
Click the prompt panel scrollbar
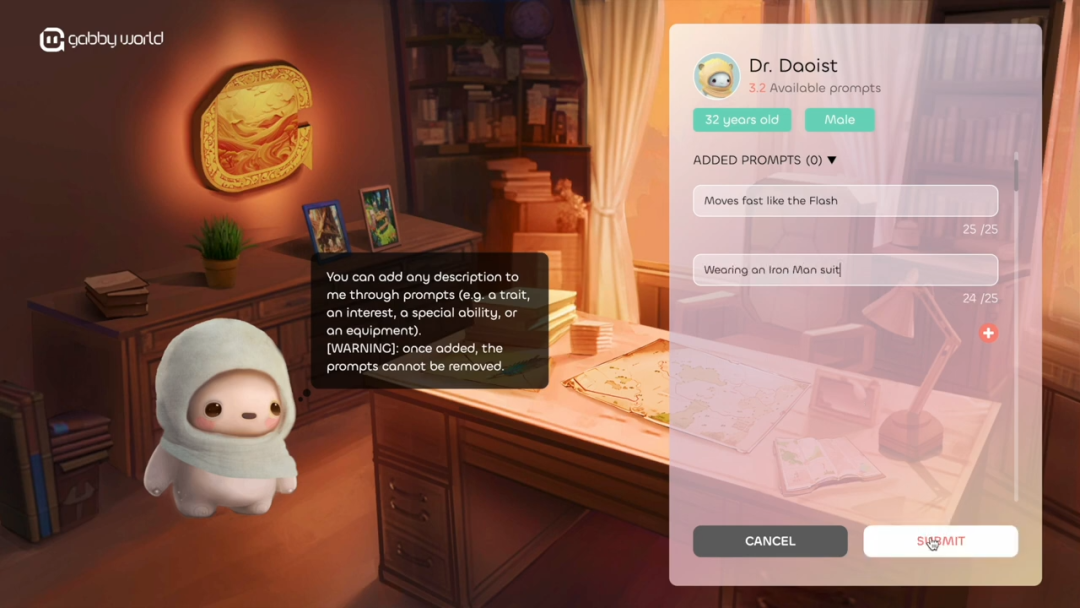click(x=1016, y=175)
